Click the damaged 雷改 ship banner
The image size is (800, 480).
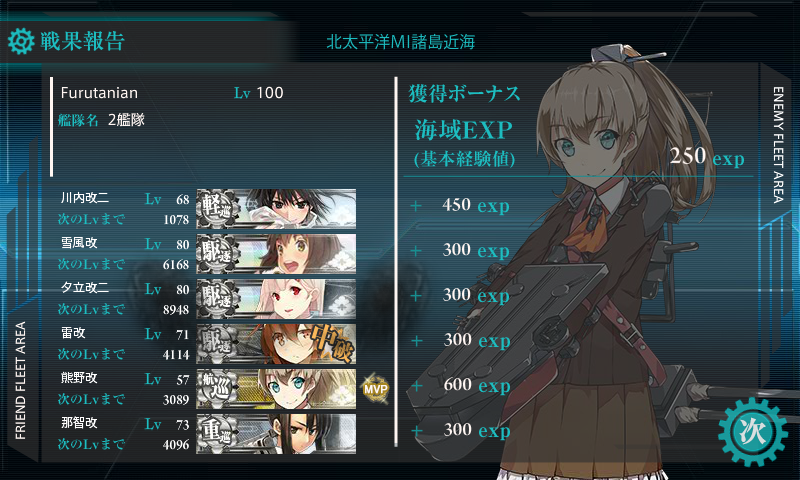coord(276,343)
